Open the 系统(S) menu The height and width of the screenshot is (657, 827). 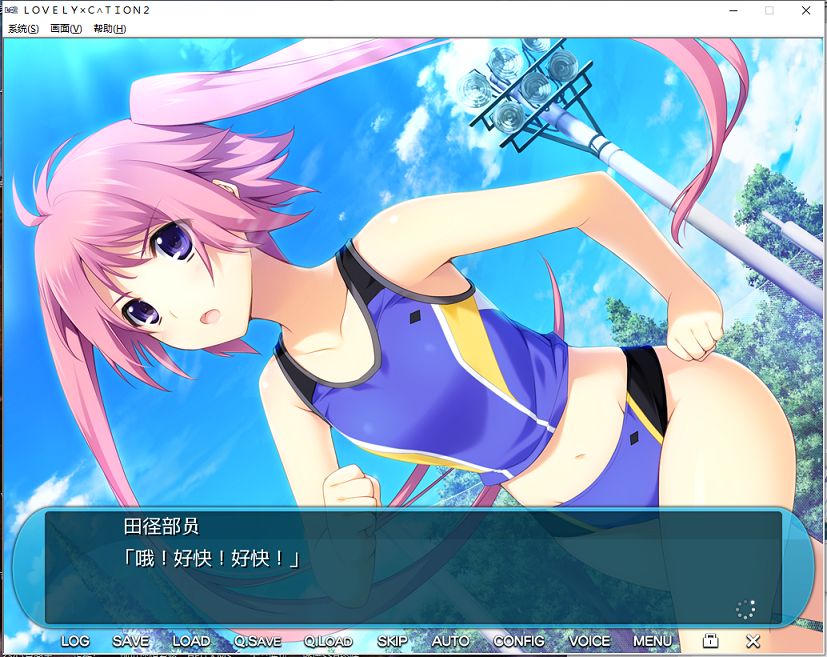pyautogui.click(x=23, y=29)
